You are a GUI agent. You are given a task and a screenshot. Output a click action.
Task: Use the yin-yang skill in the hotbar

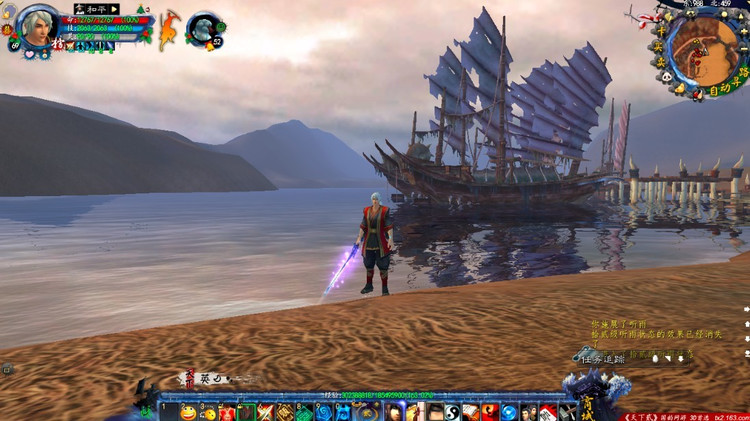pos(452,412)
